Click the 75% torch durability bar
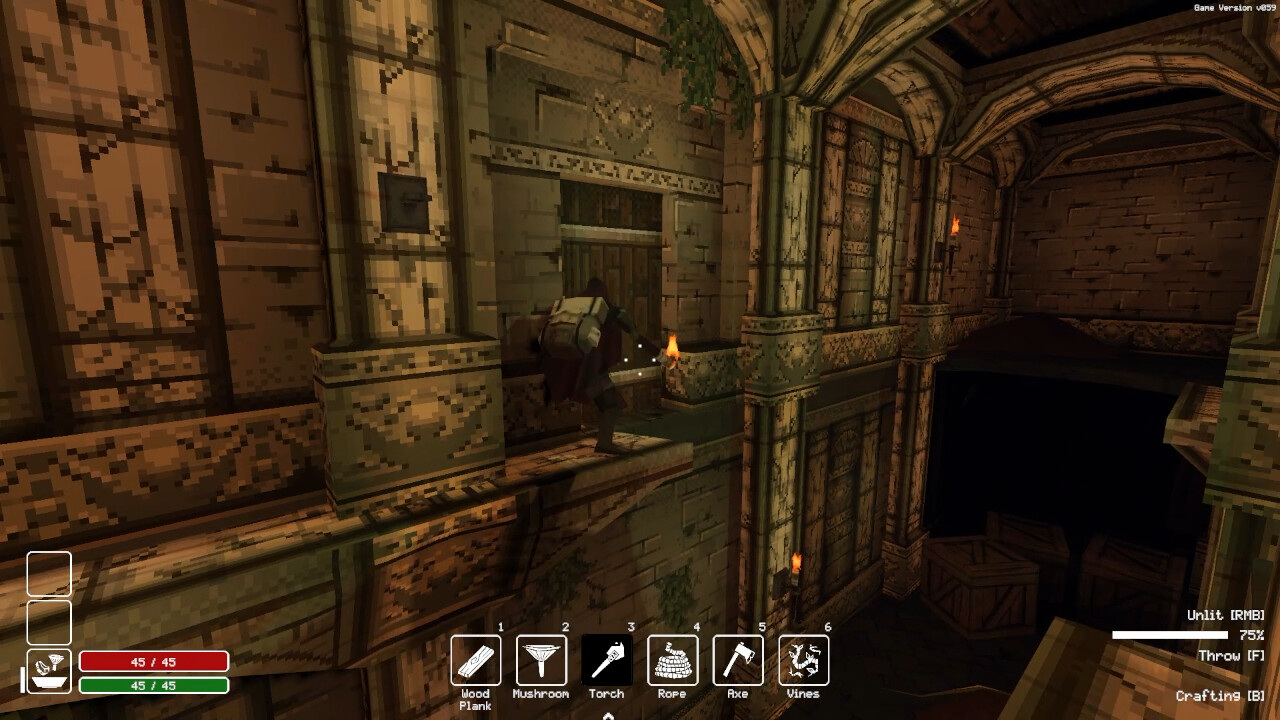The image size is (1280, 720). tap(1170, 632)
